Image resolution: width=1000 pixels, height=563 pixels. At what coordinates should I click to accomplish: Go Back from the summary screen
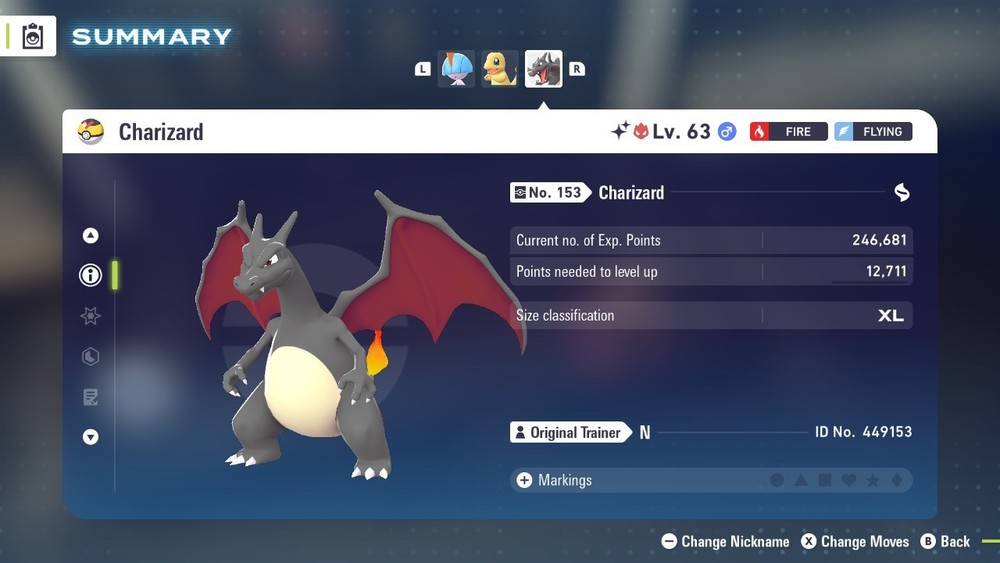pos(945,542)
